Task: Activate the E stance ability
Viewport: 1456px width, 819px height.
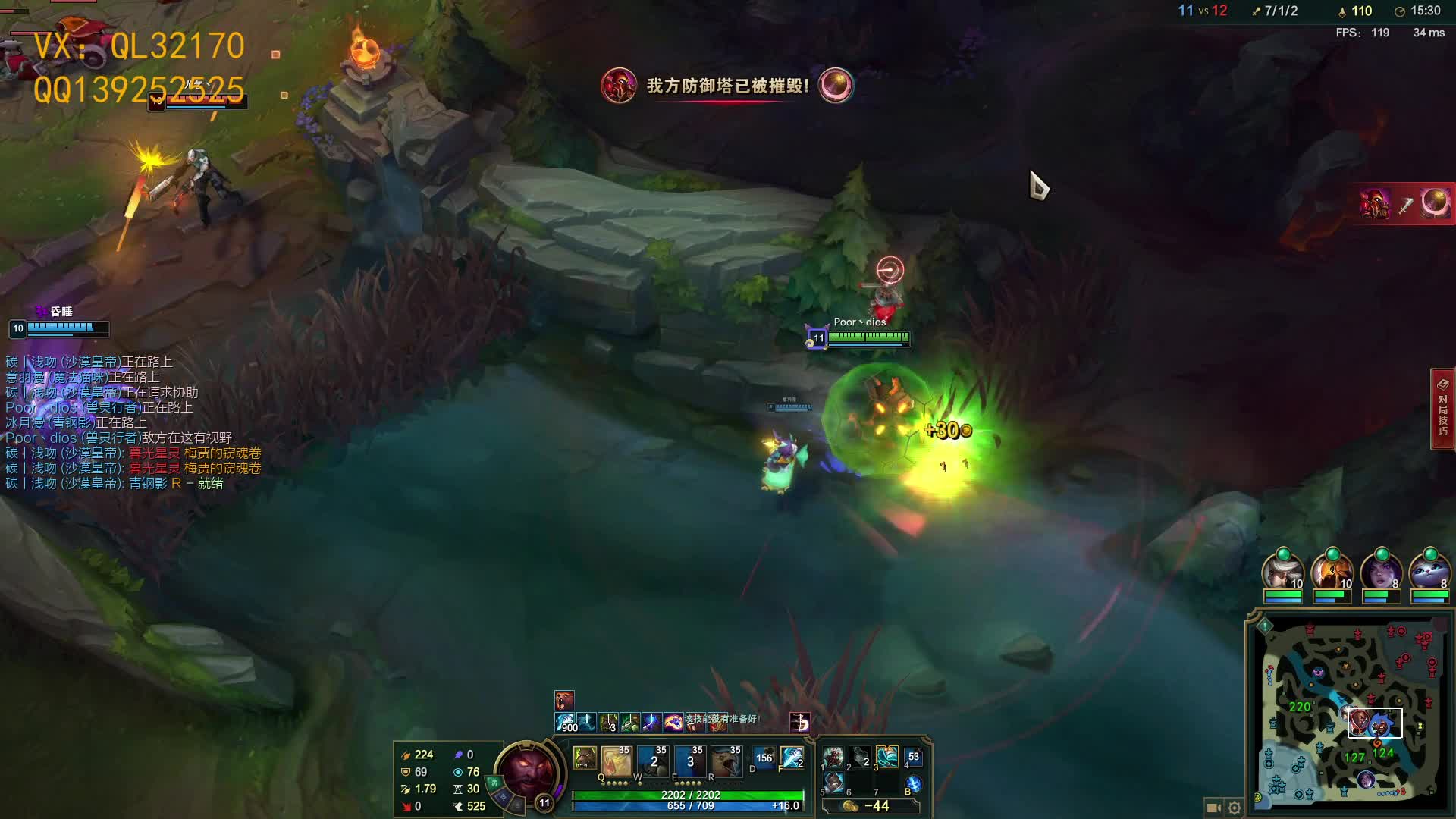Action: coord(689,761)
